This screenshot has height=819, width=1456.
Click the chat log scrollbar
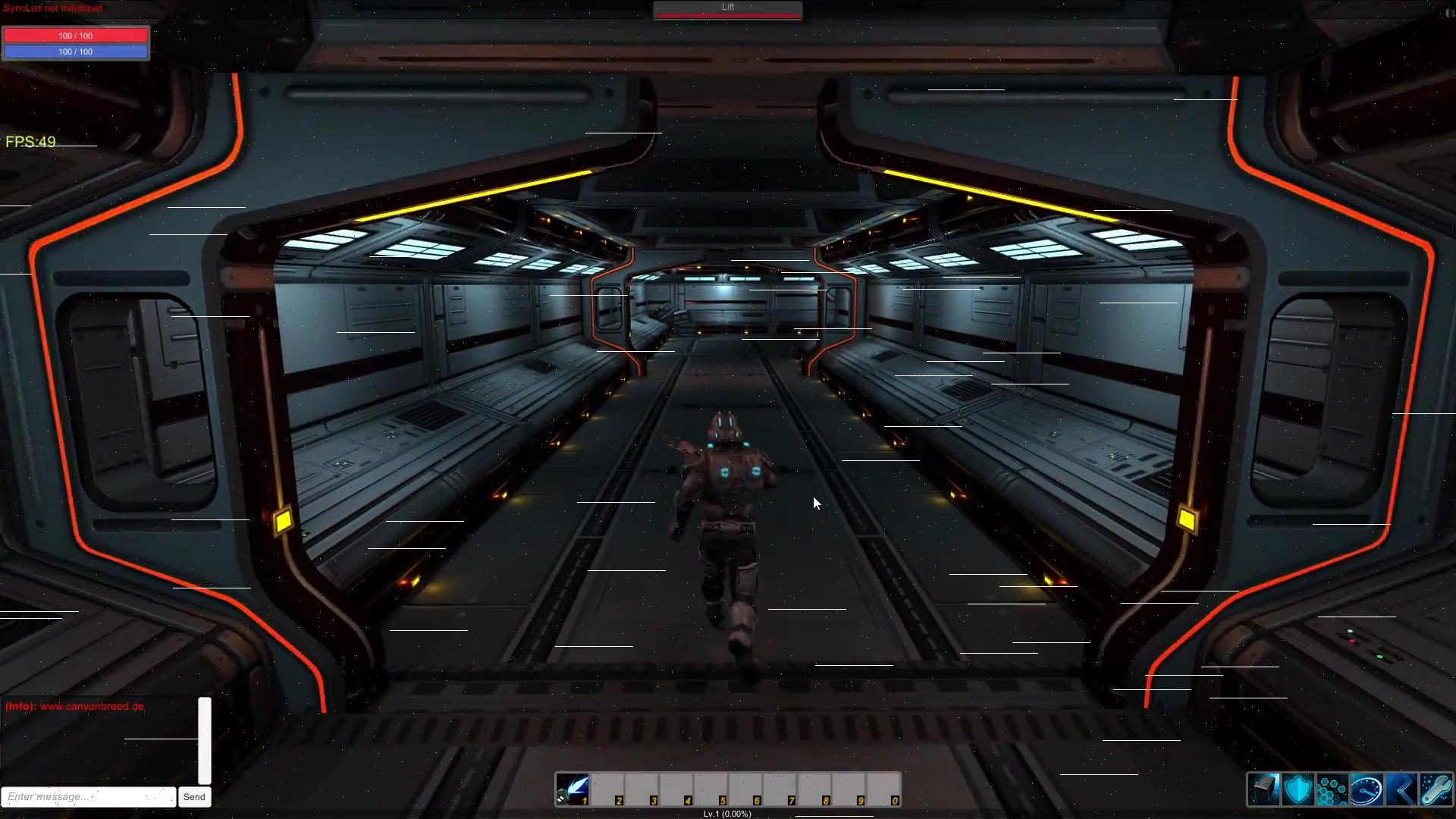click(x=205, y=740)
